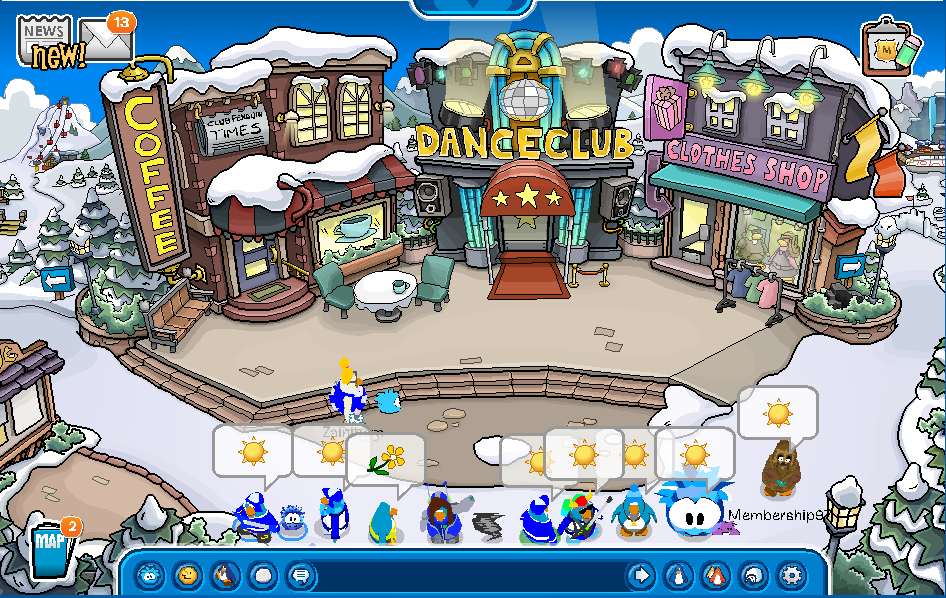The width and height of the screenshot is (946, 598).
Task: Open the Map icon
Action: (50, 548)
